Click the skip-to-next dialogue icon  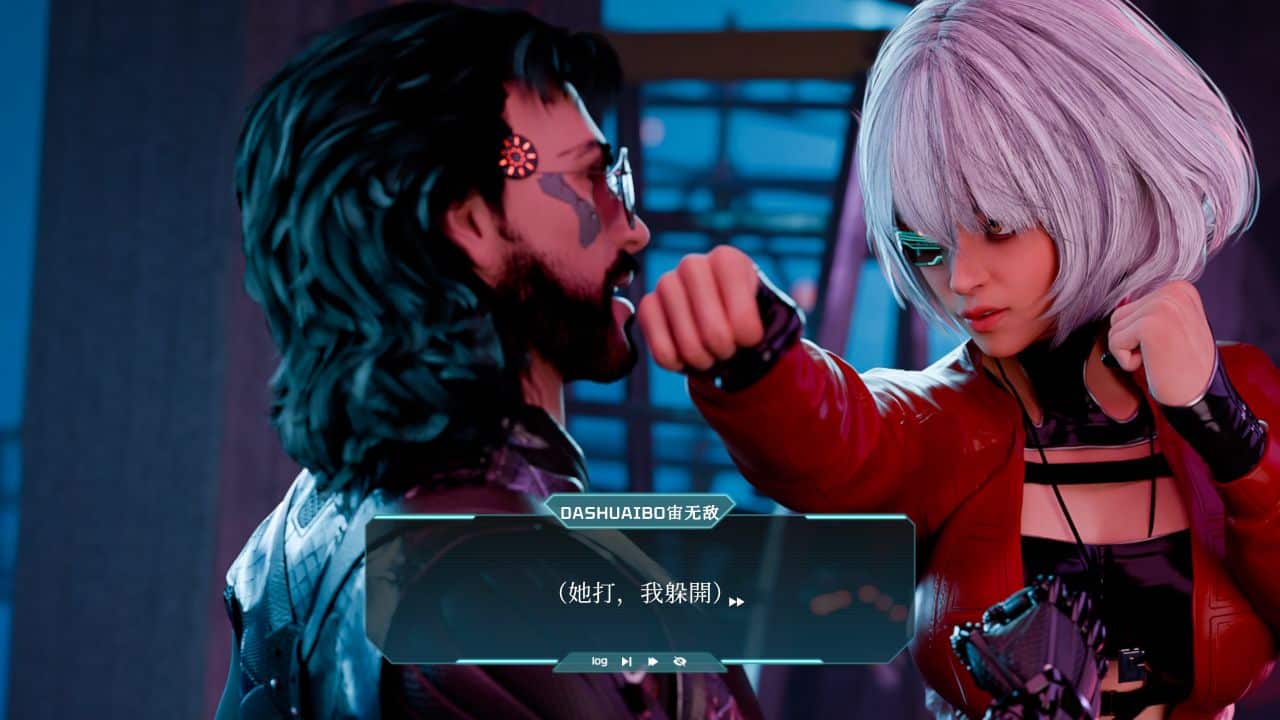point(627,661)
